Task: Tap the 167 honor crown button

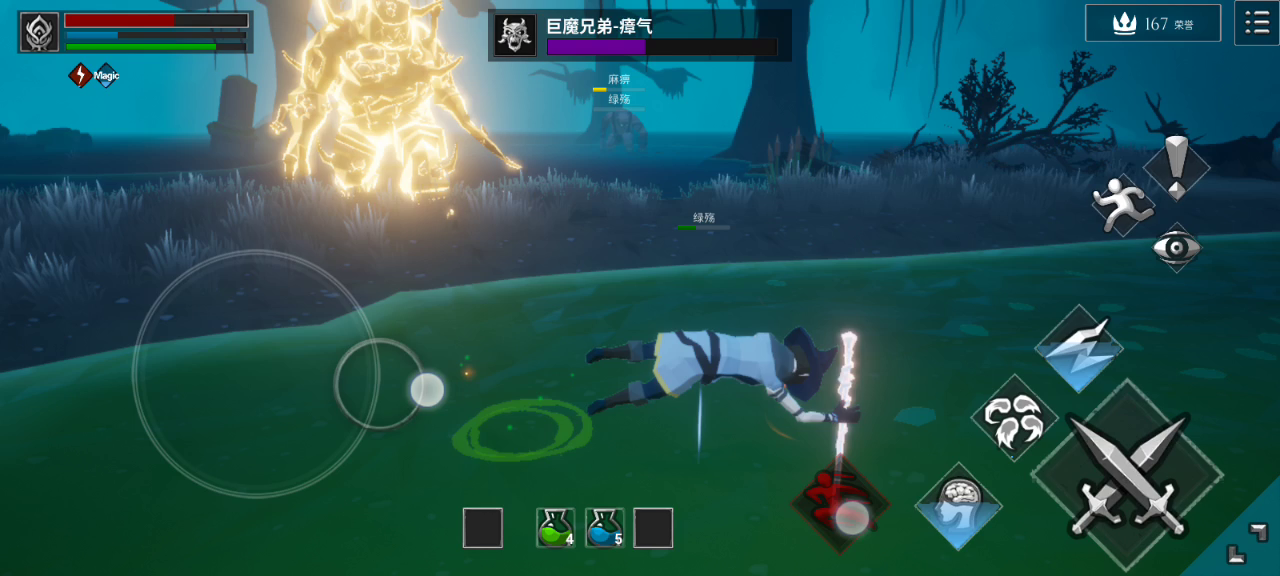Action: click(1152, 23)
